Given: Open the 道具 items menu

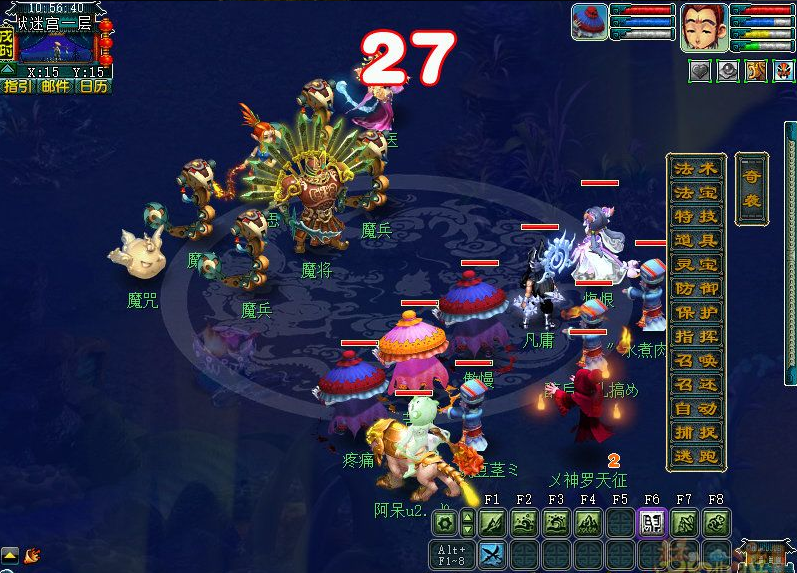Looking at the screenshot, I should point(697,240).
